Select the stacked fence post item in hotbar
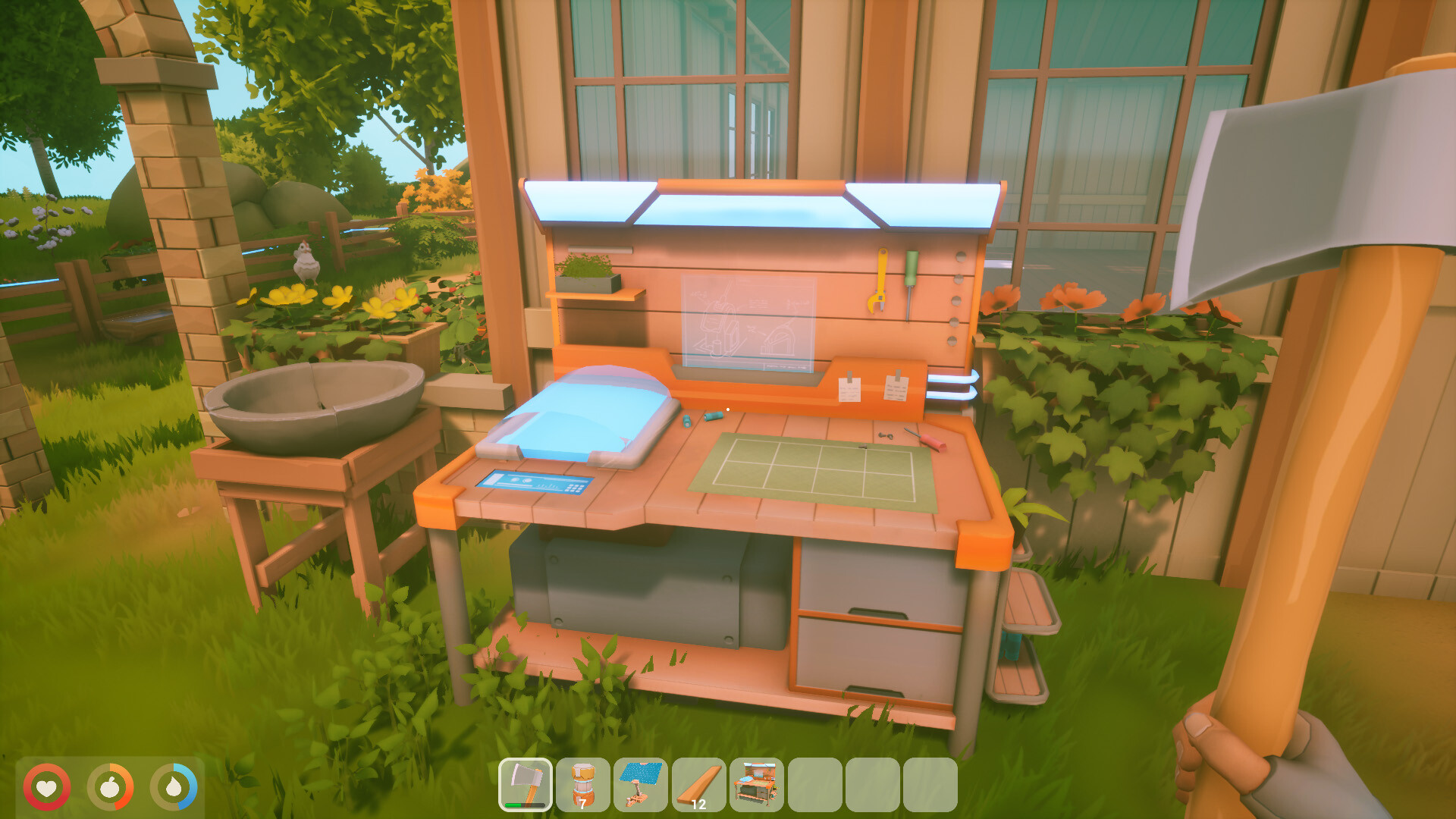 point(582,785)
